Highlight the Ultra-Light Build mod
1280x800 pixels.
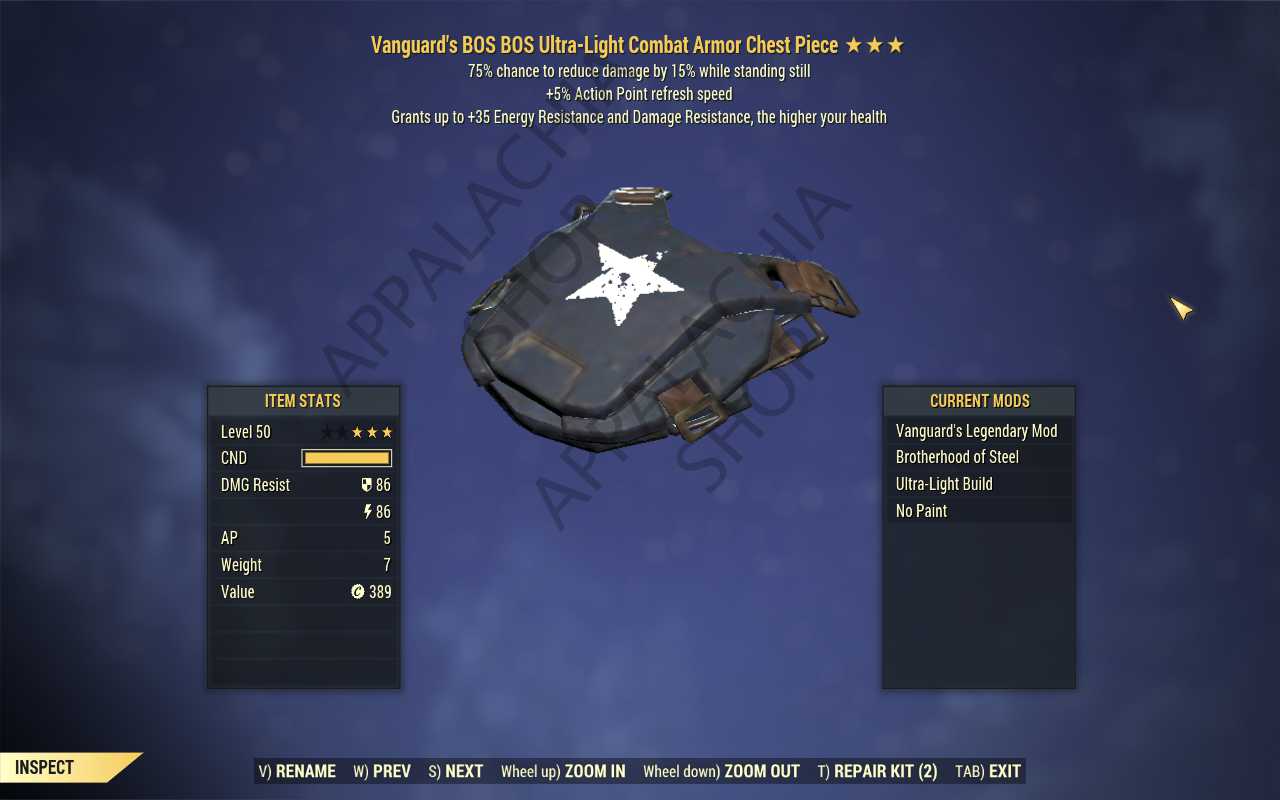click(x=977, y=484)
